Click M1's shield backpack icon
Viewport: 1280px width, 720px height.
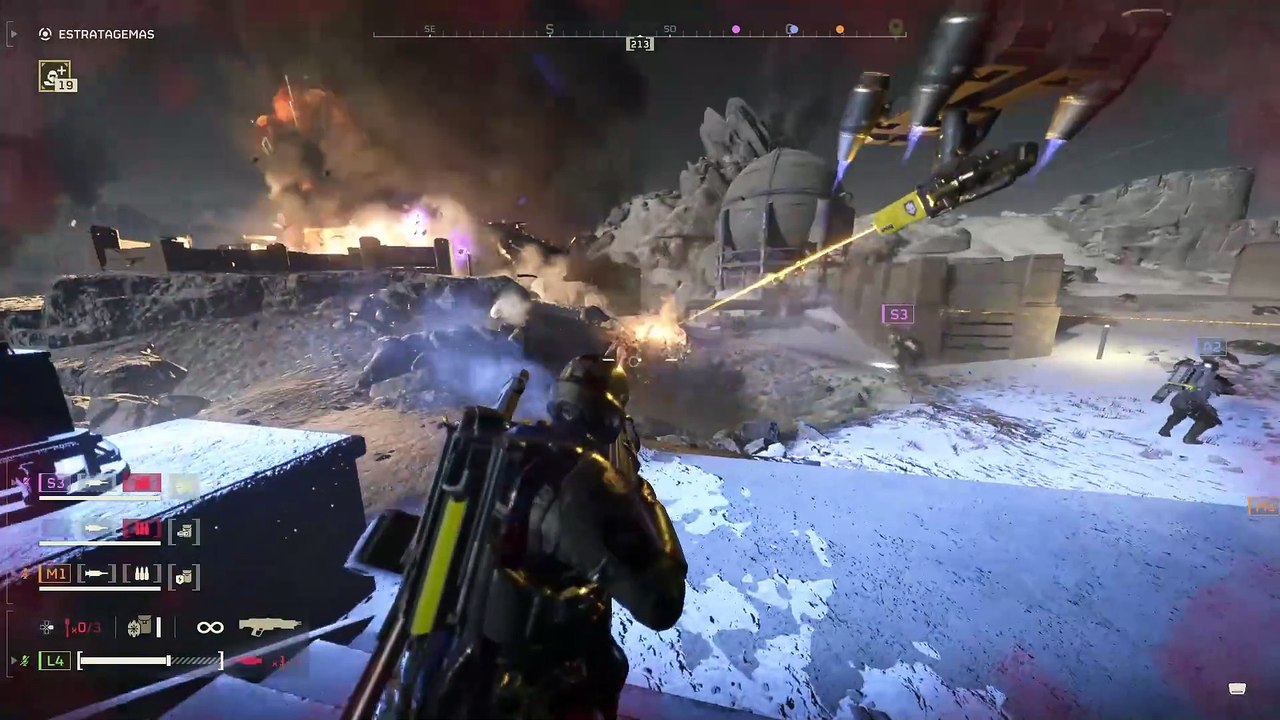click(184, 575)
